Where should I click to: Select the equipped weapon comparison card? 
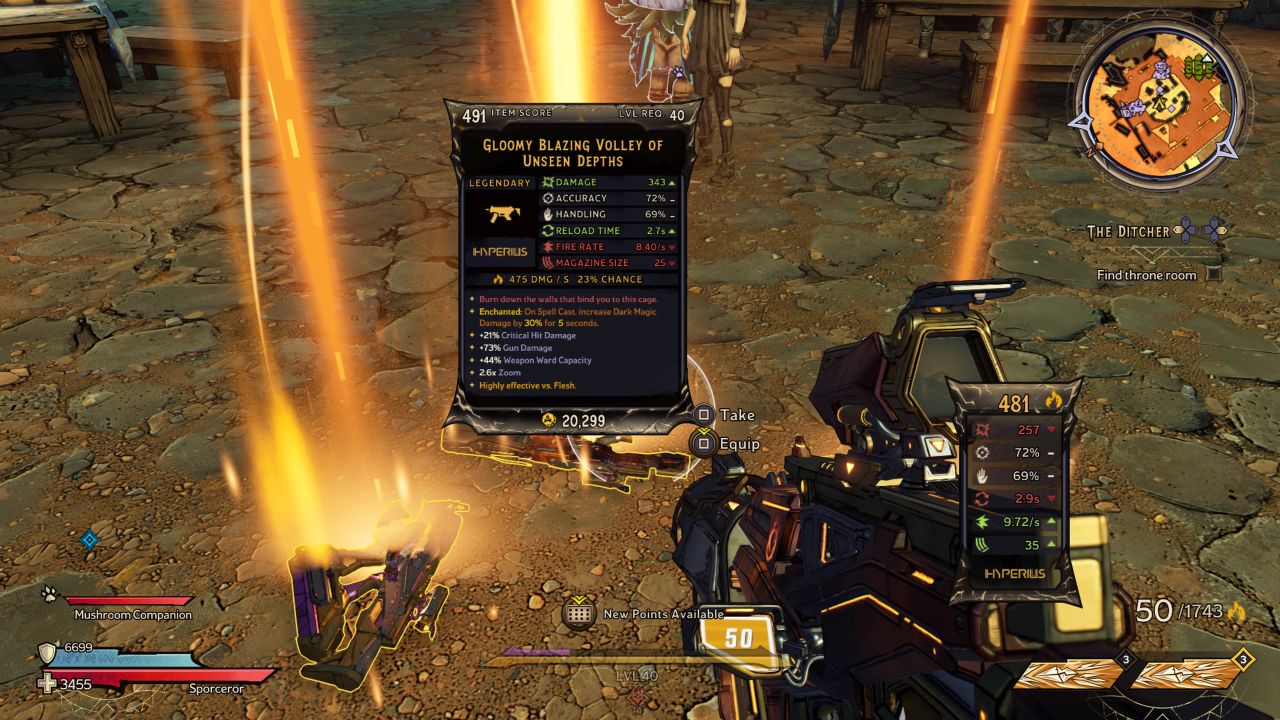tap(1013, 490)
